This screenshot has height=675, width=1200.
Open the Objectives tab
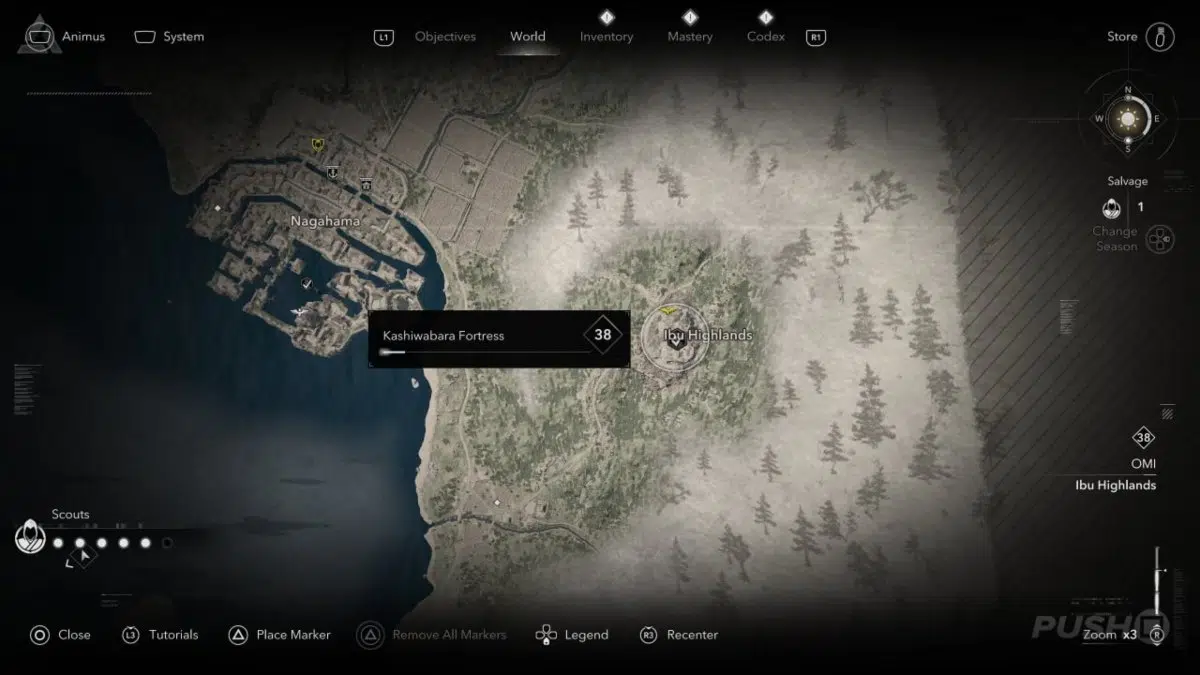pos(445,37)
